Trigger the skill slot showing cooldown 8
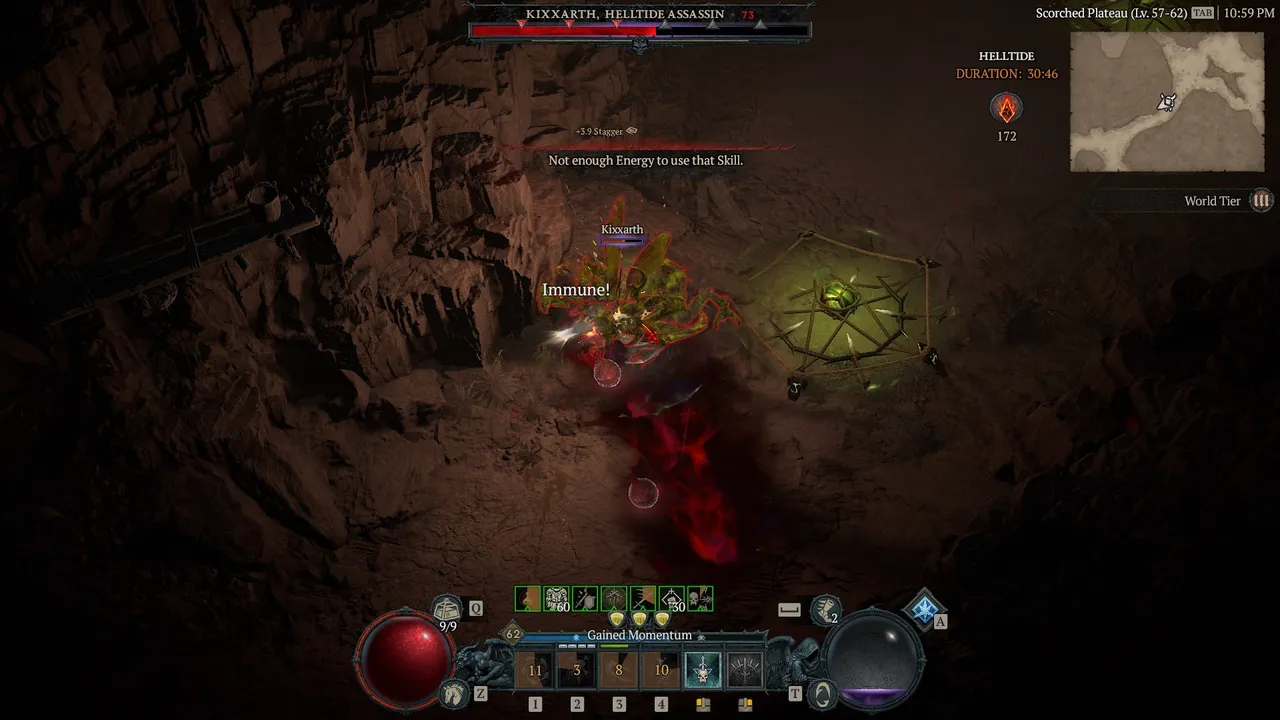 (x=619, y=670)
